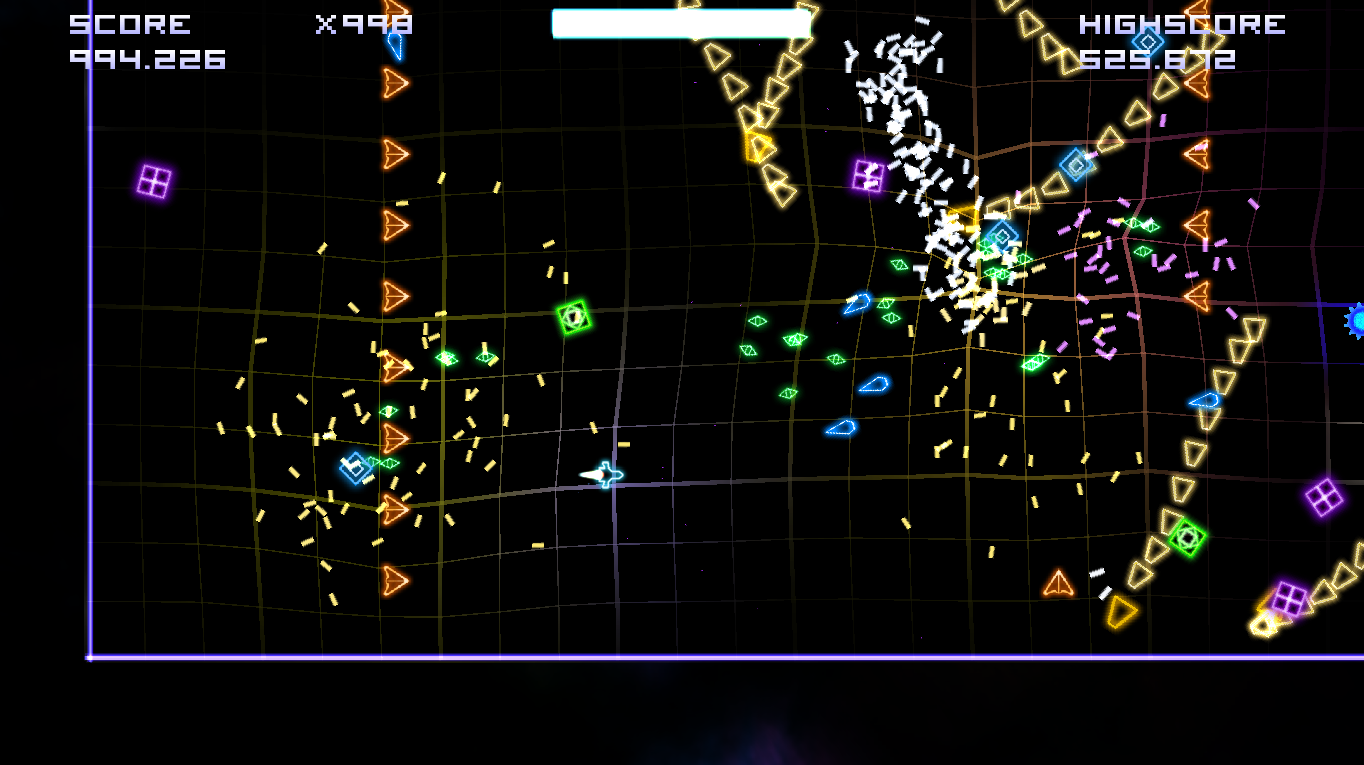Click the green boxed gem above the ship
Screen dimensions: 1364x765
pyautogui.click(x=573, y=316)
